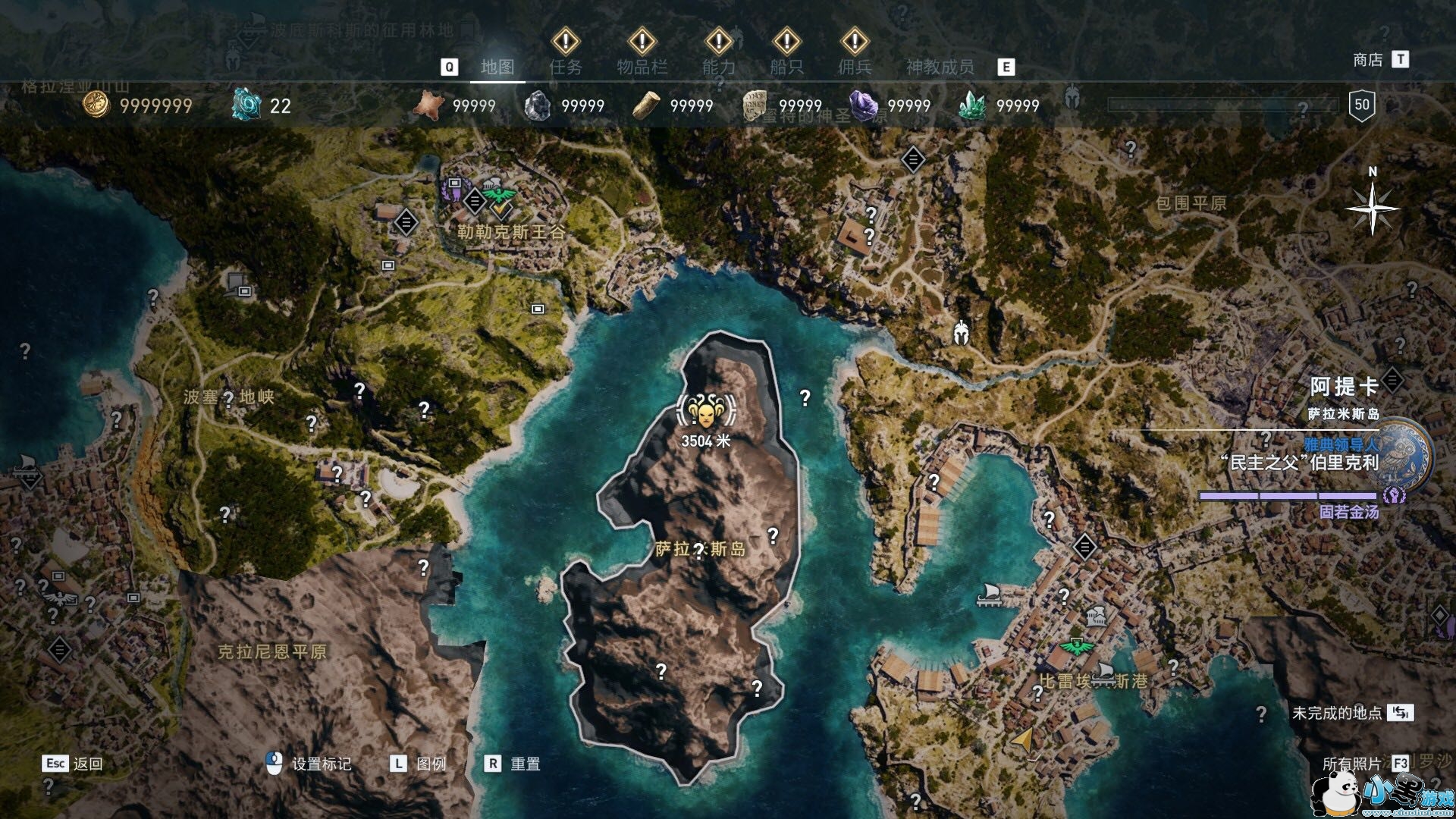Open the 船只 ship tab
This screenshot has height=819, width=1456.
click(786, 67)
